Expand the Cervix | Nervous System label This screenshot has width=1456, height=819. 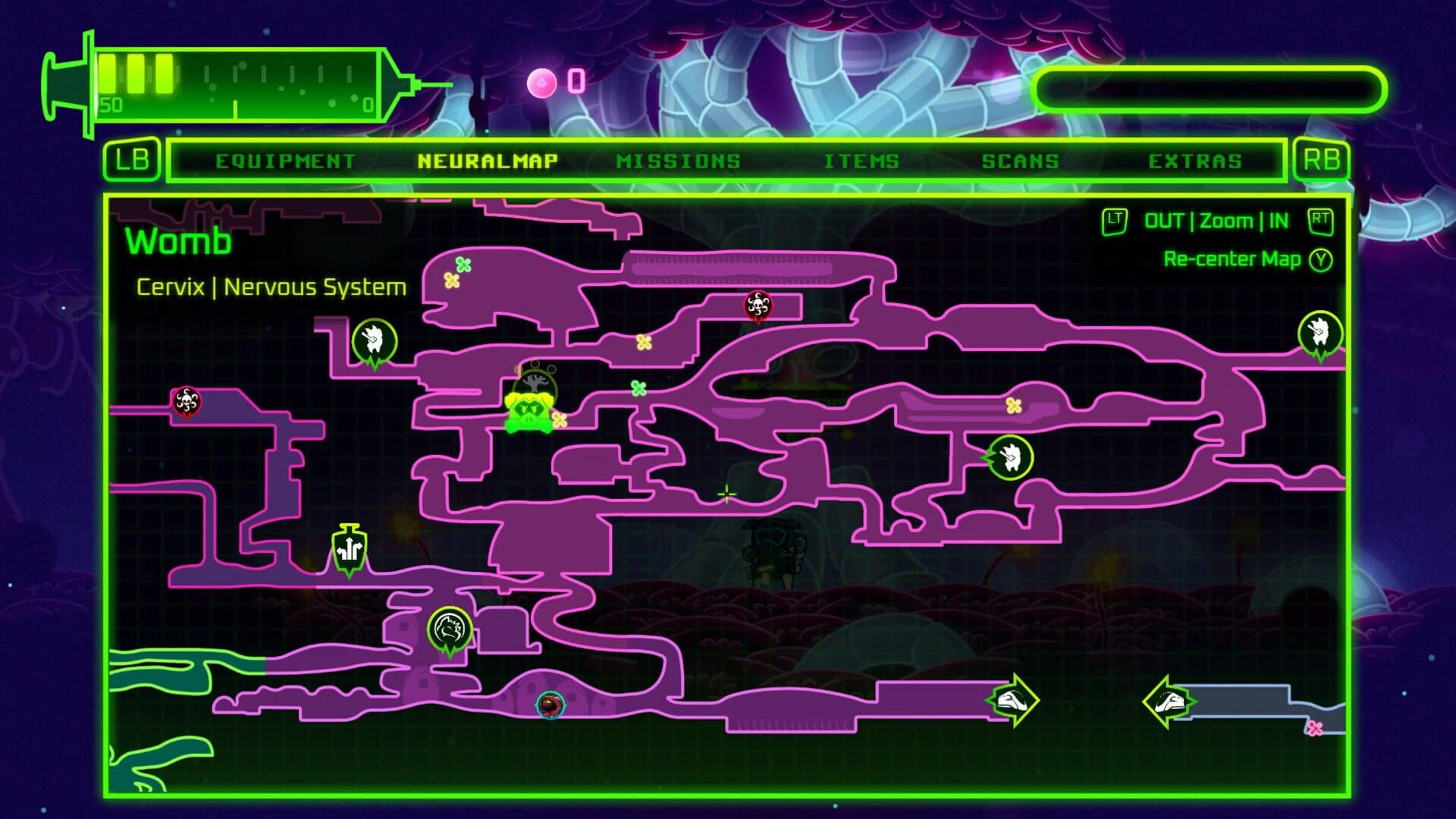[273, 287]
